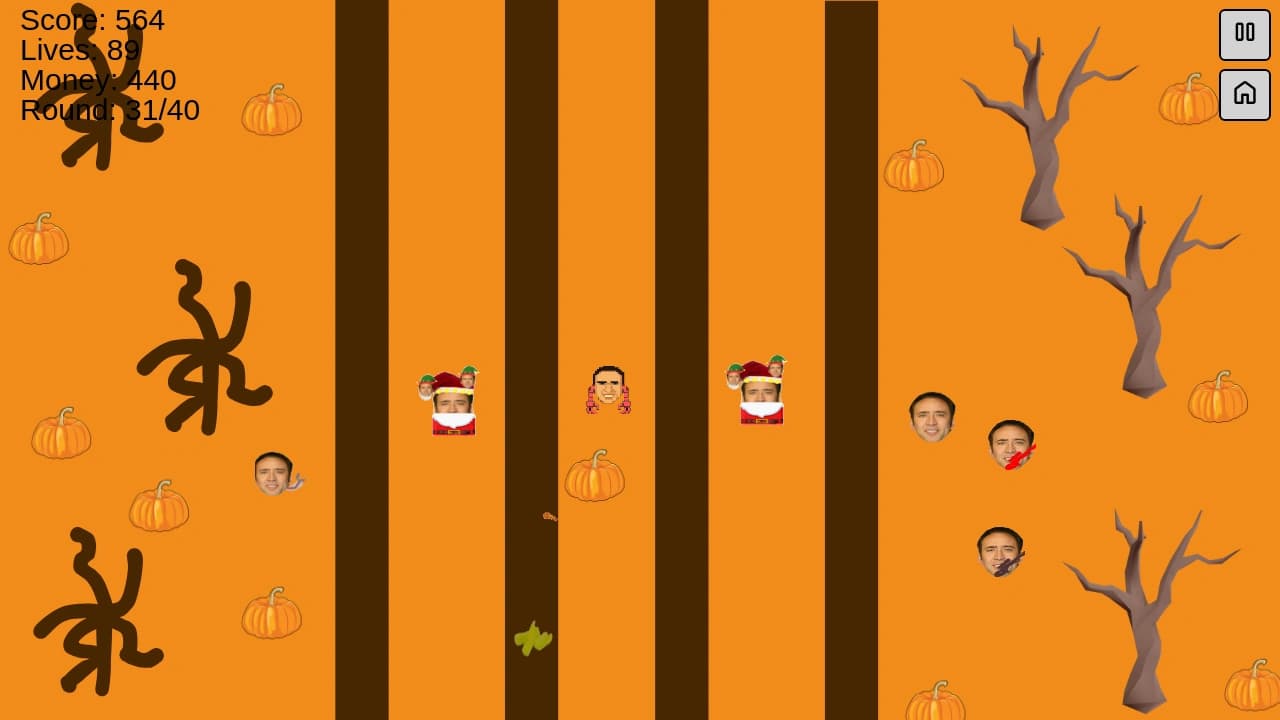Image resolution: width=1280 pixels, height=720 pixels.
Task: Click the small worm on the middle path
Action: click(x=546, y=515)
